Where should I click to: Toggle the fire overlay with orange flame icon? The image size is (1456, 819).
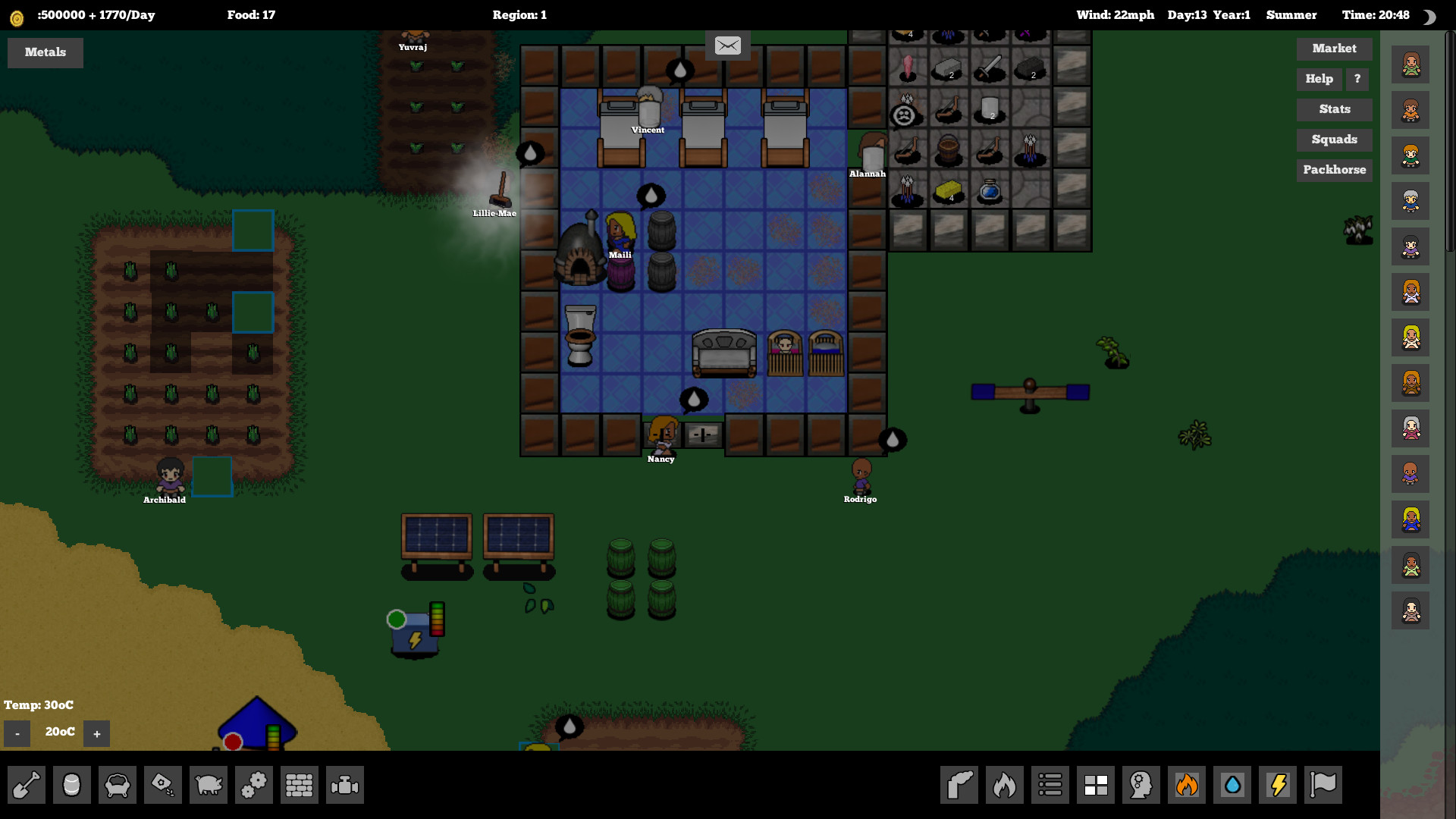(1187, 785)
